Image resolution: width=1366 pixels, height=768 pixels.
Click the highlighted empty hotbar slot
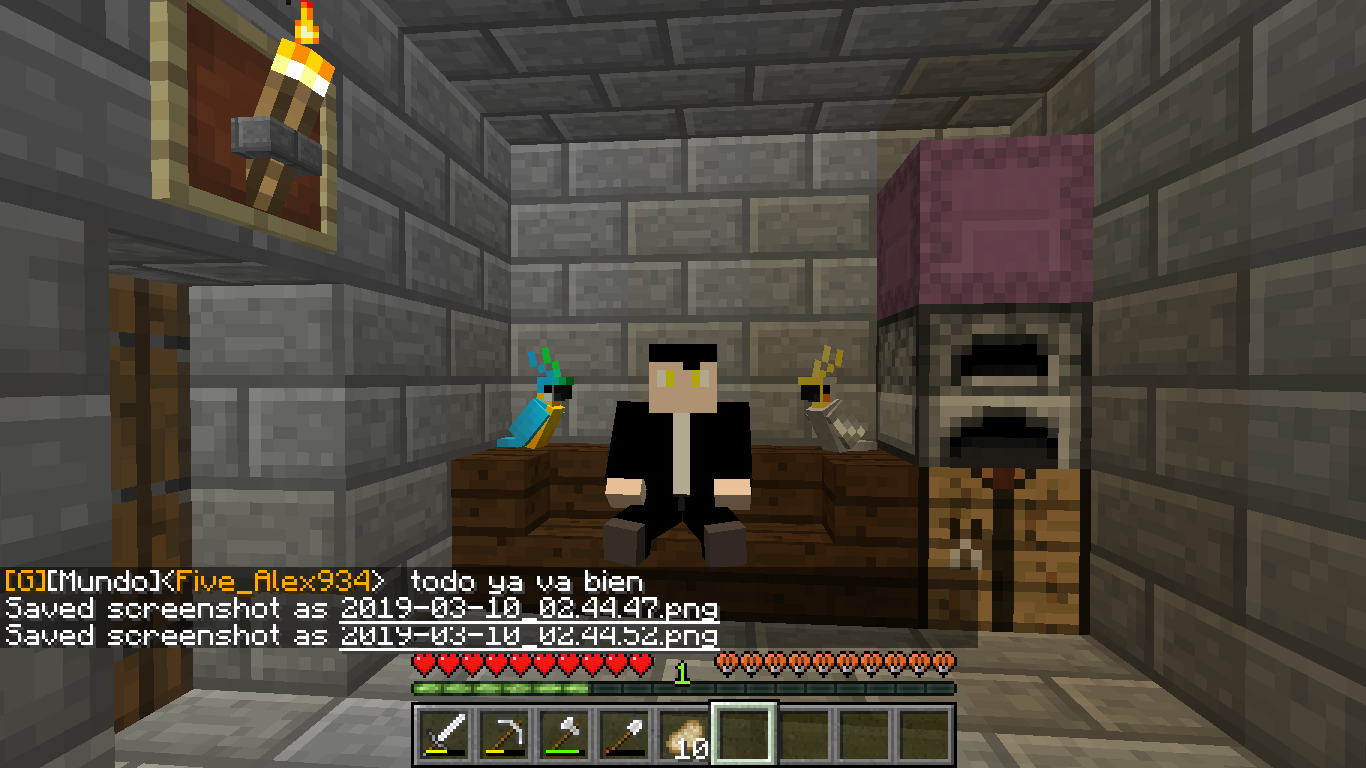[743, 733]
